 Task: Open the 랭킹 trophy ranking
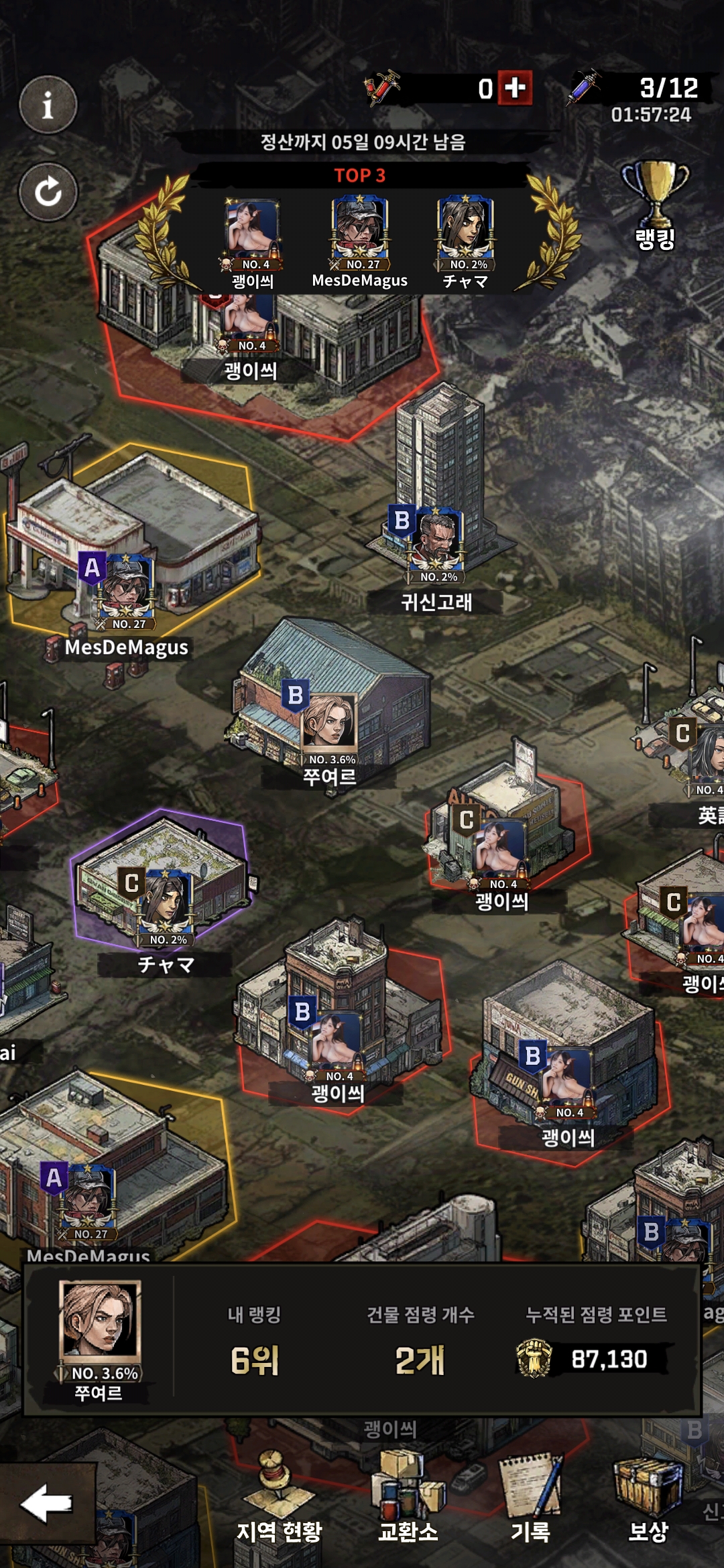click(655, 204)
